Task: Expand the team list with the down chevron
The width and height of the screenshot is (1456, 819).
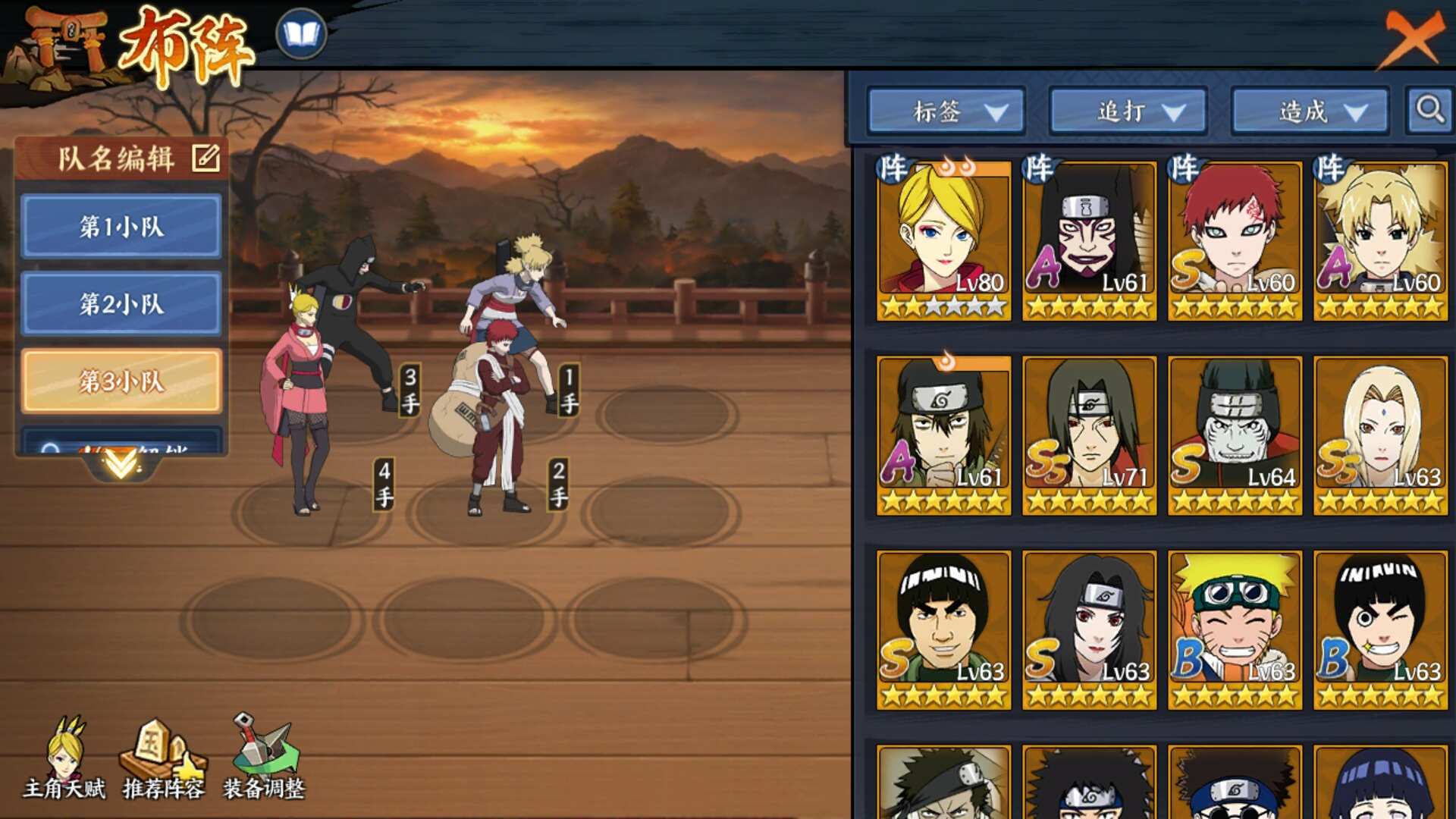Action: [x=121, y=463]
